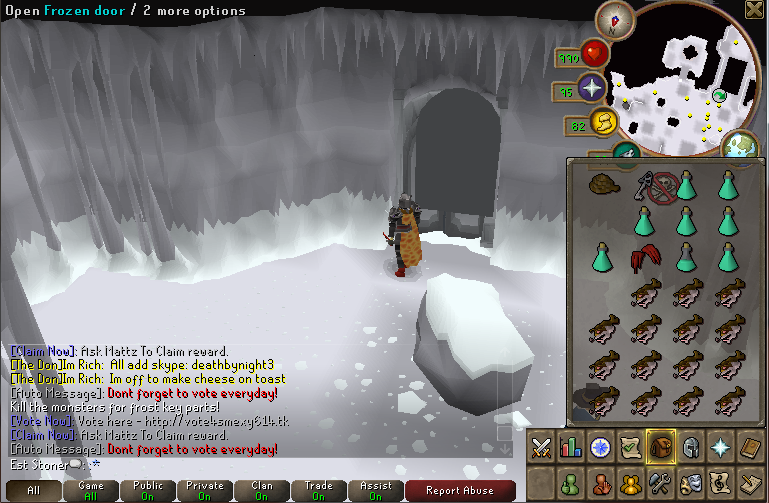Open the Friends List tab
The width and height of the screenshot is (769, 503).
[573, 483]
